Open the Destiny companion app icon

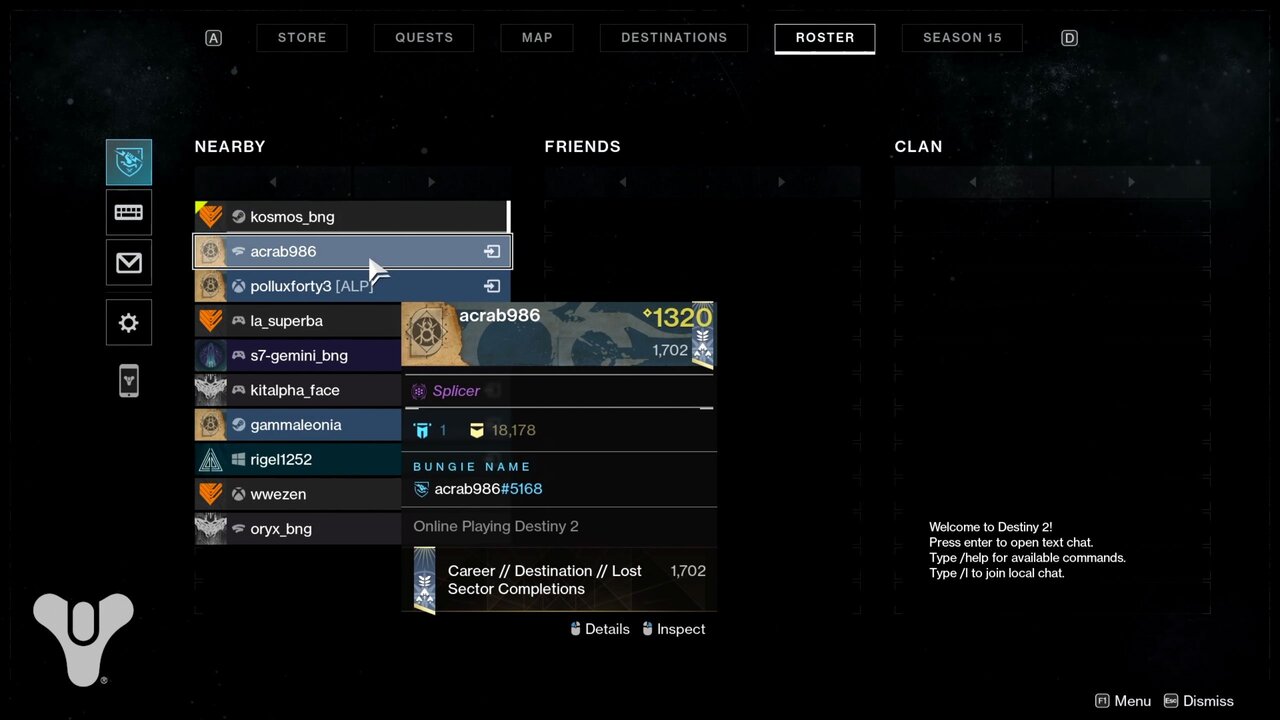coord(128,381)
